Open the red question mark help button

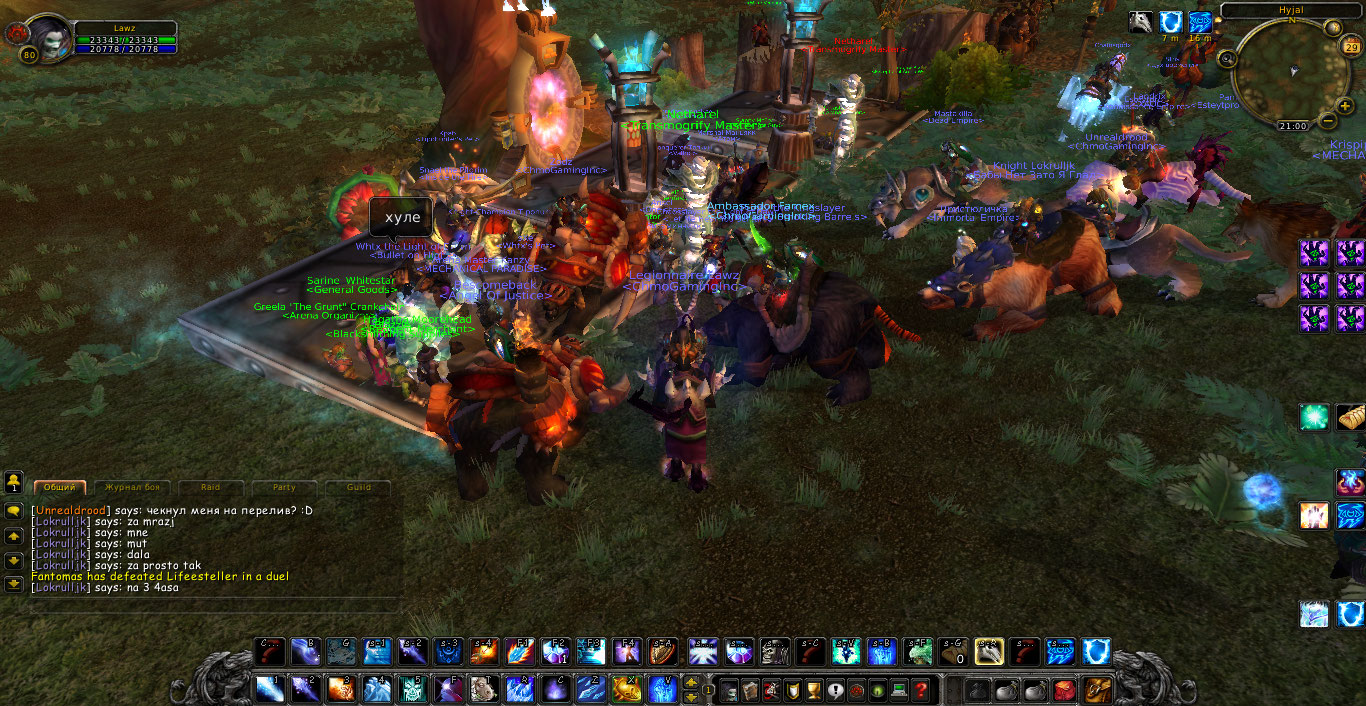pos(921,690)
